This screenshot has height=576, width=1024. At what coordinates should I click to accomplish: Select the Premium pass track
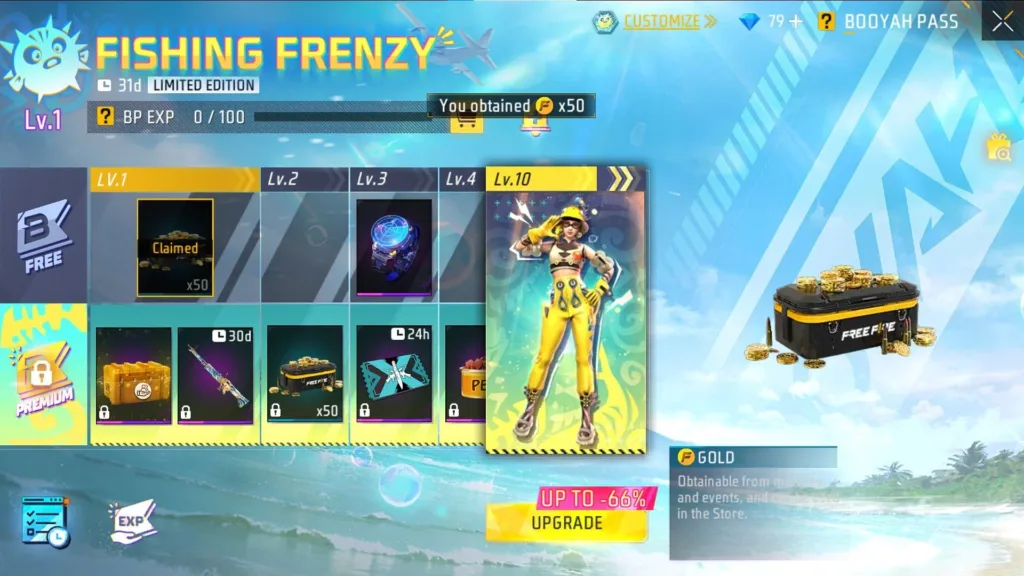click(x=44, y=375)
